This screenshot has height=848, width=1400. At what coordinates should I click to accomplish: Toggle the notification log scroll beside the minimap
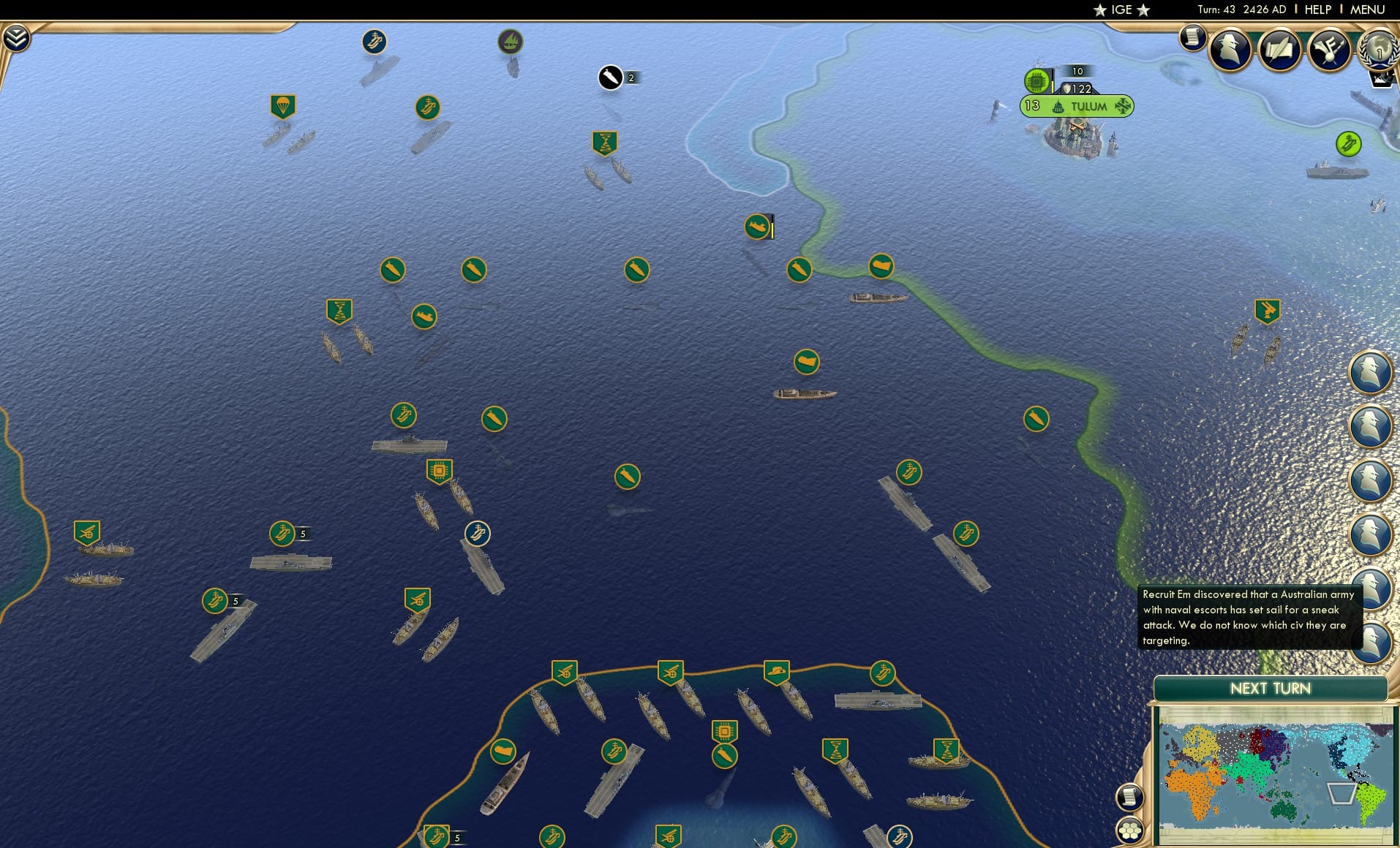(1130, 796)
